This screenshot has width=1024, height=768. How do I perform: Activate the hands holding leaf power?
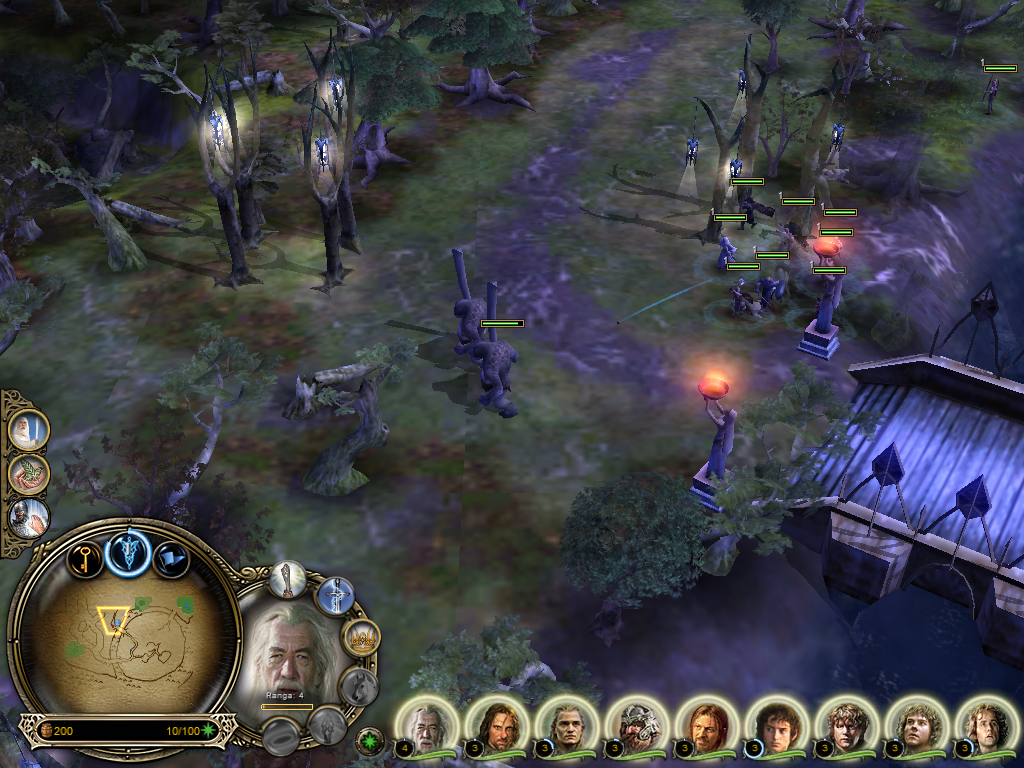[x=27, y=474]
